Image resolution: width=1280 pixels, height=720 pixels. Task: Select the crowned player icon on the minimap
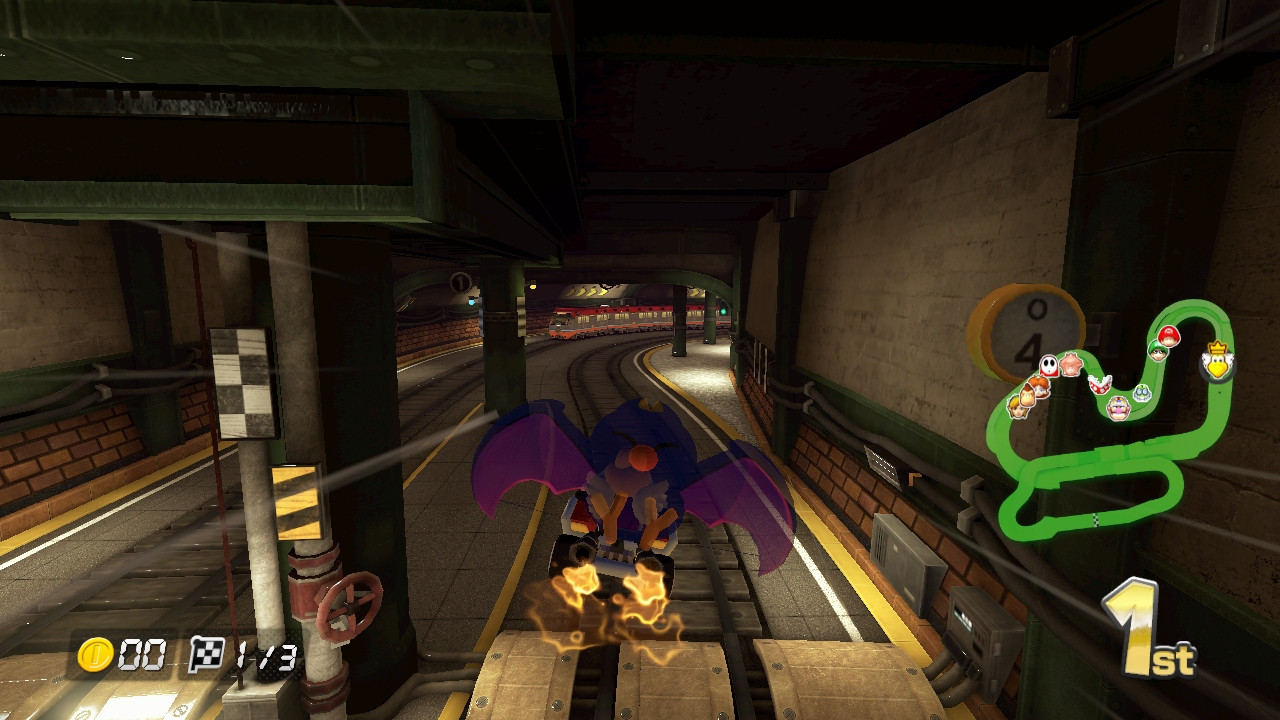tap(1217, 363)
